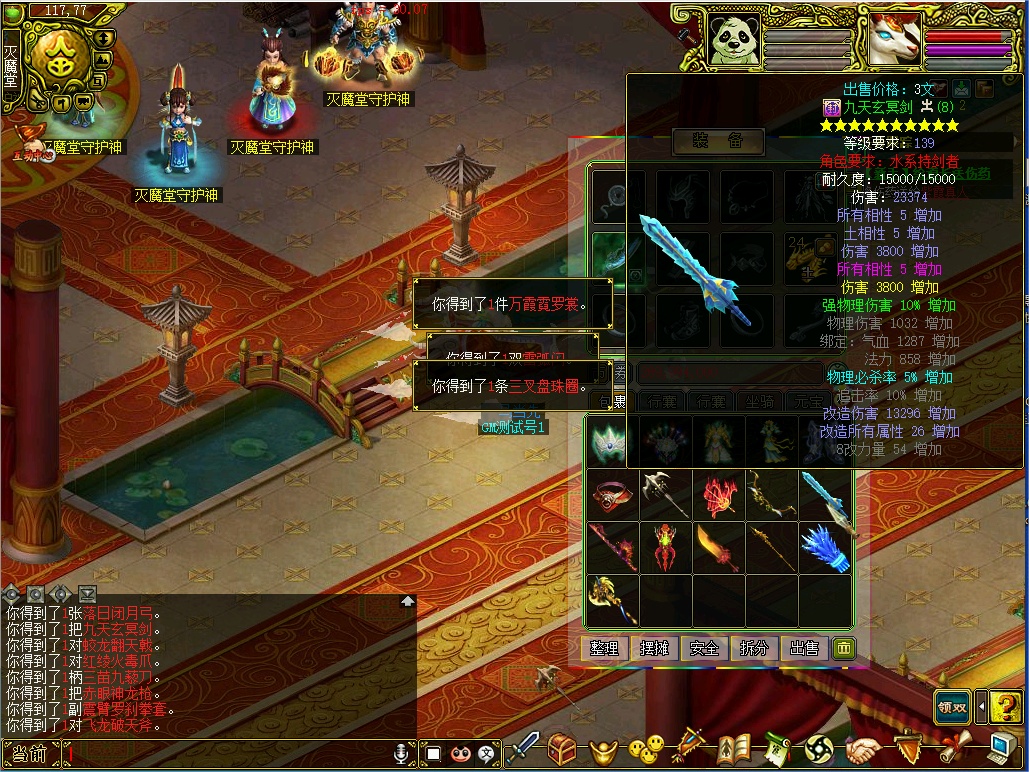This screenshot has width=1029, height=772.
Task: Click the handshake trade icon
Action: tap(862, 748)
